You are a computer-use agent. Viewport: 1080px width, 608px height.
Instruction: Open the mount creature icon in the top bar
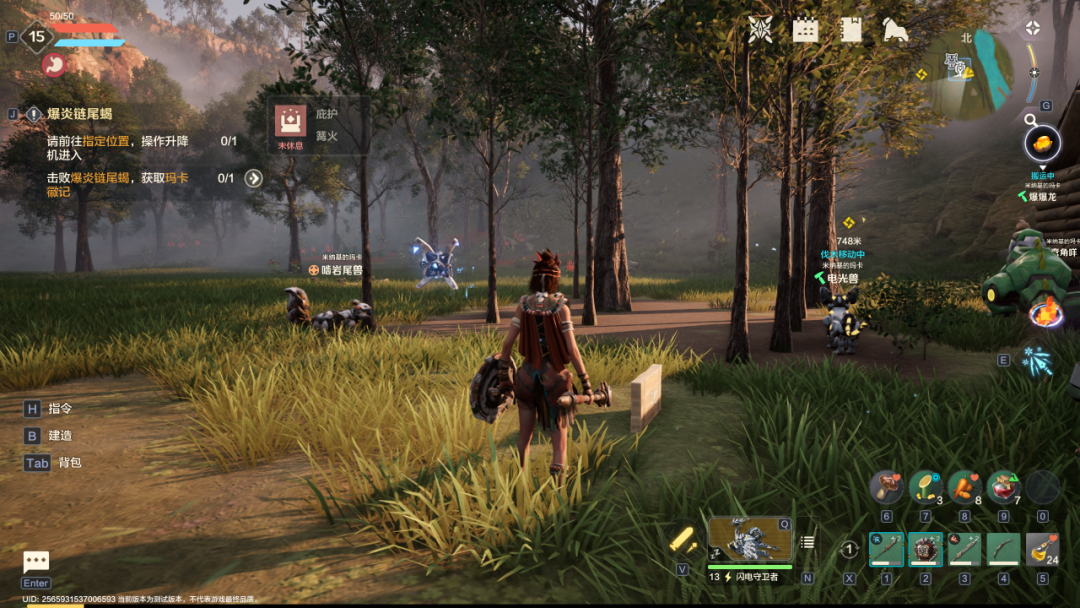pyautogui.click(x=895, y=30)
